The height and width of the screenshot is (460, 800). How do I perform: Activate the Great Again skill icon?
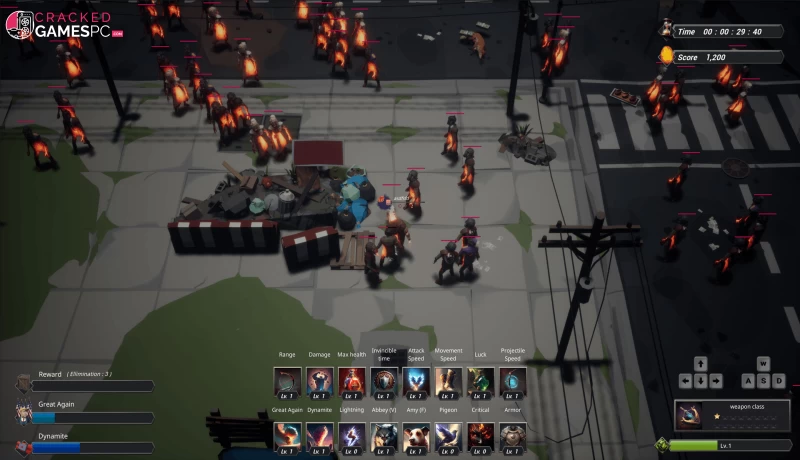[x=287, y=436]
